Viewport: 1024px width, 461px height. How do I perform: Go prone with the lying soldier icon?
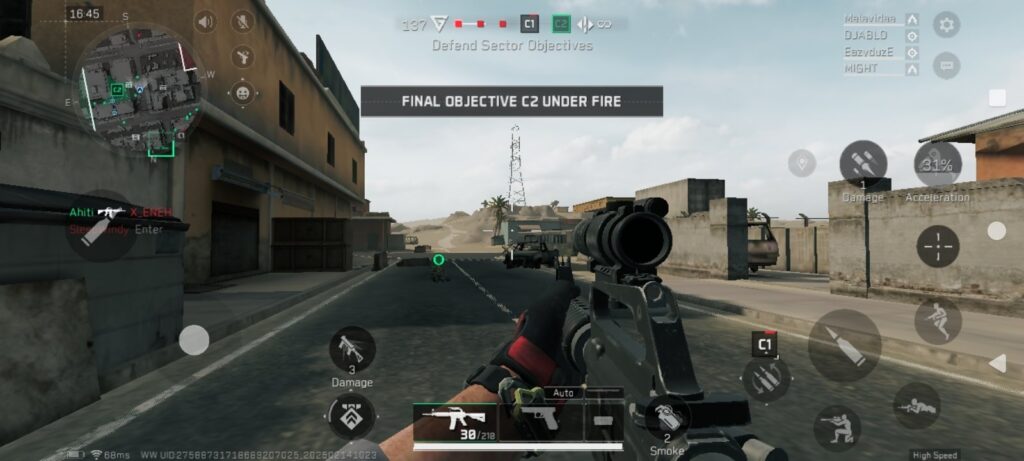tap(915, 405)
